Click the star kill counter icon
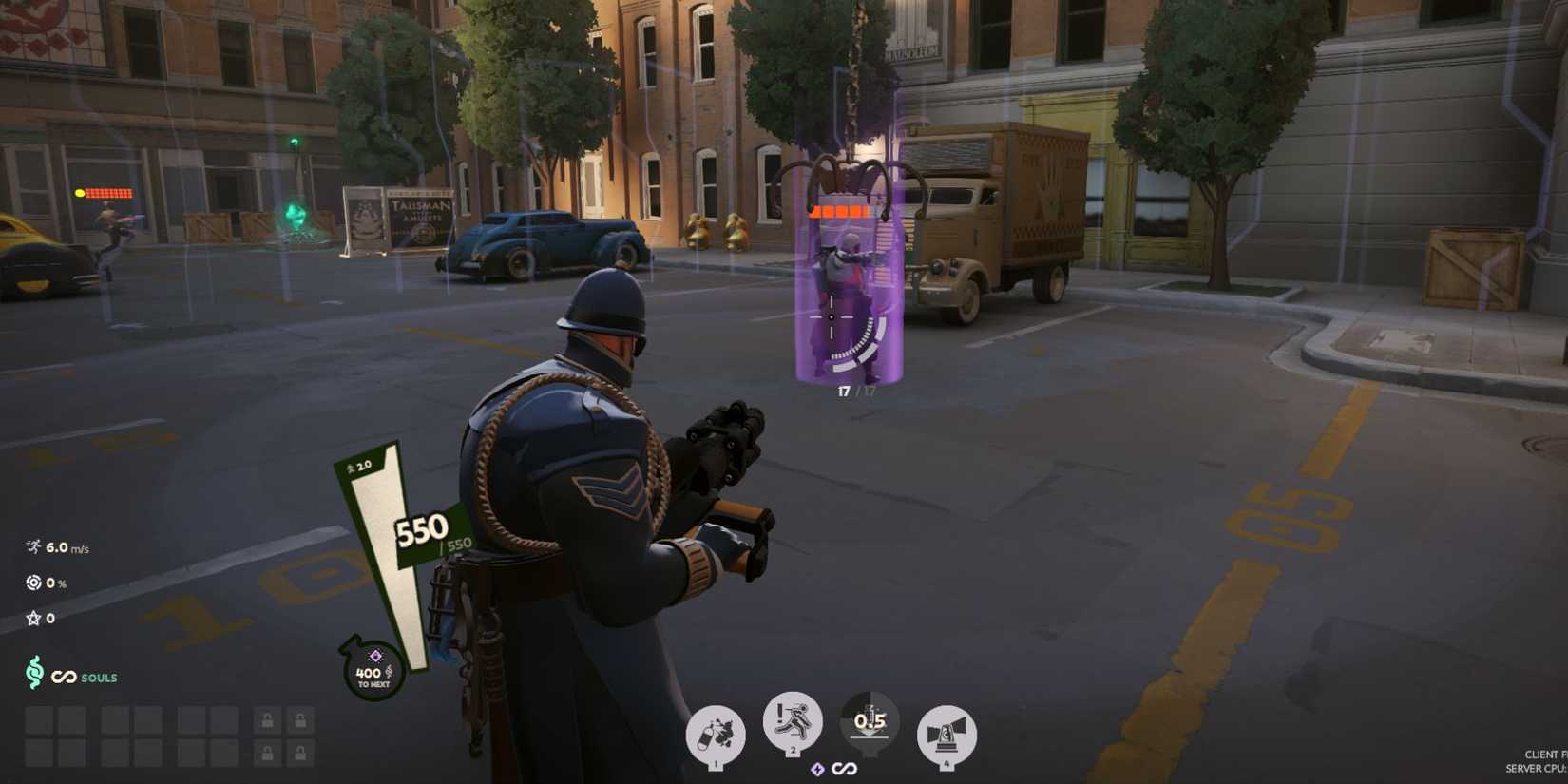 pos(32,618)
